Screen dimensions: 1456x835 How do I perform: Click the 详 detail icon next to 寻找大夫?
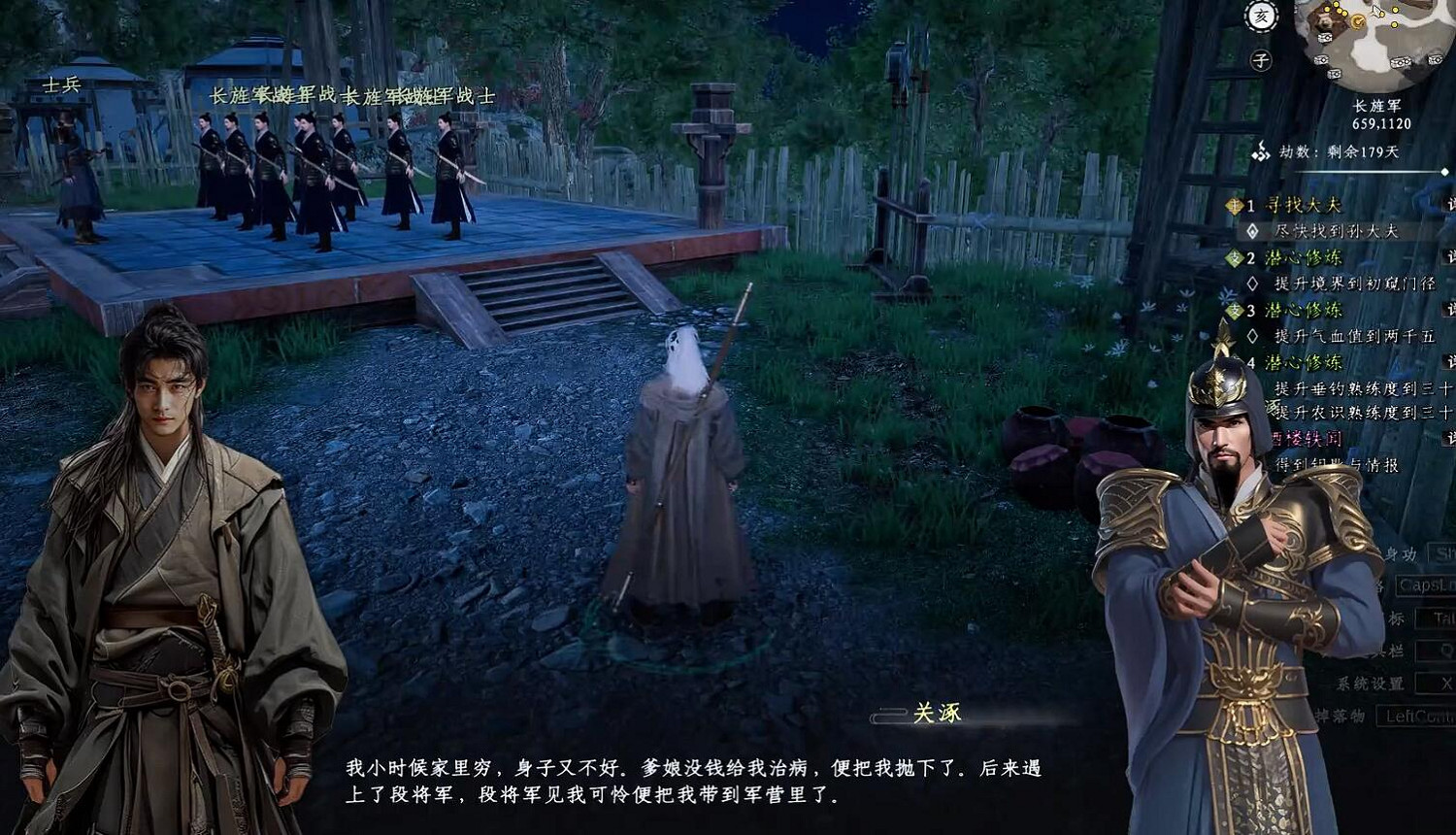[1450, 204]
